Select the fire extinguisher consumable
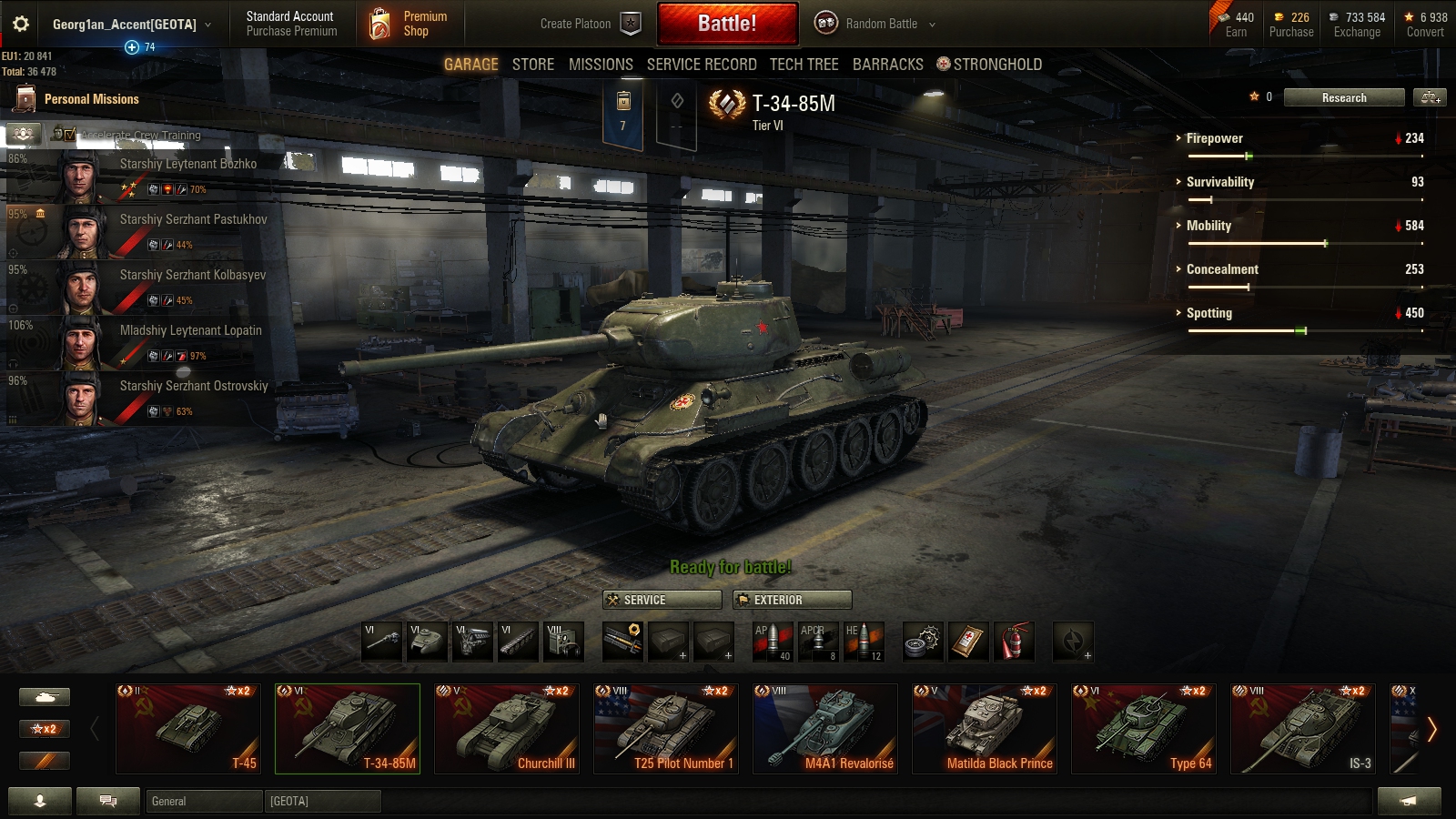This screenshot has width=1456, height=819. coord(1016,642)
